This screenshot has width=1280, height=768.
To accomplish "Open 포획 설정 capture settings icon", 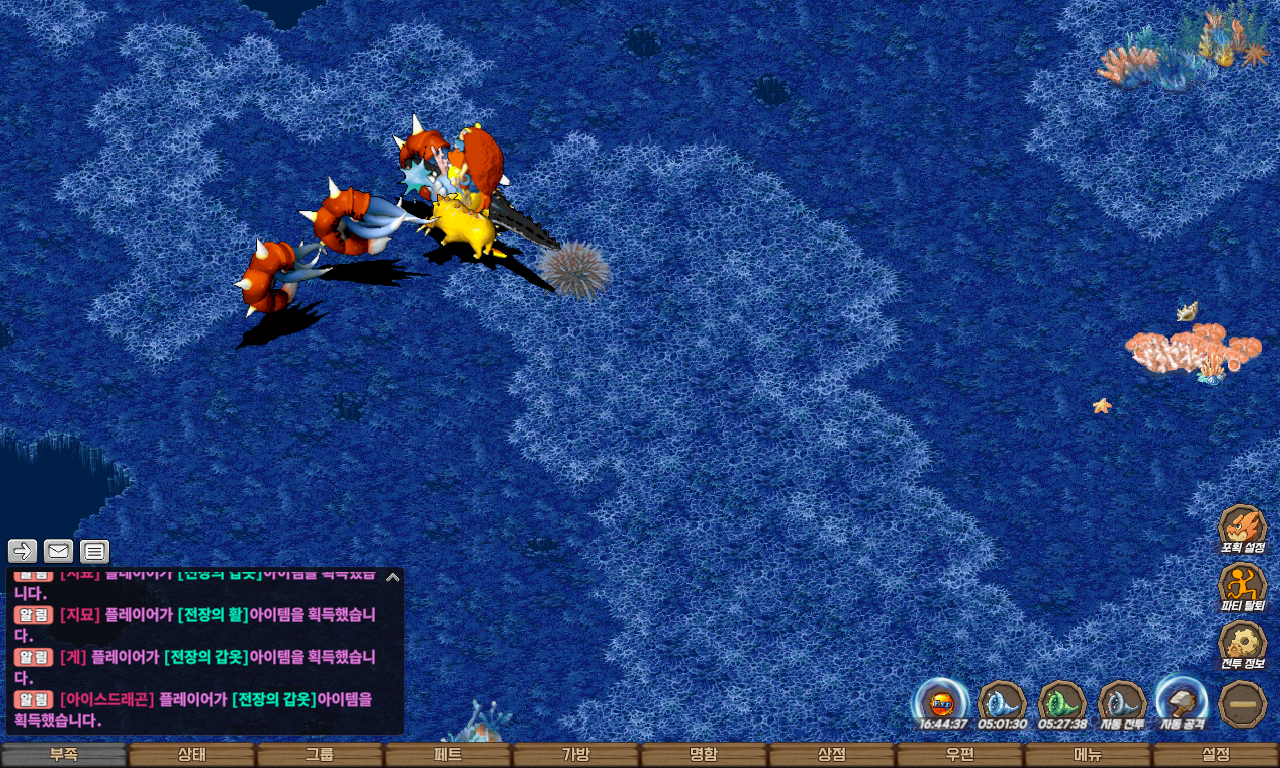I will [x=1242, y=528].
